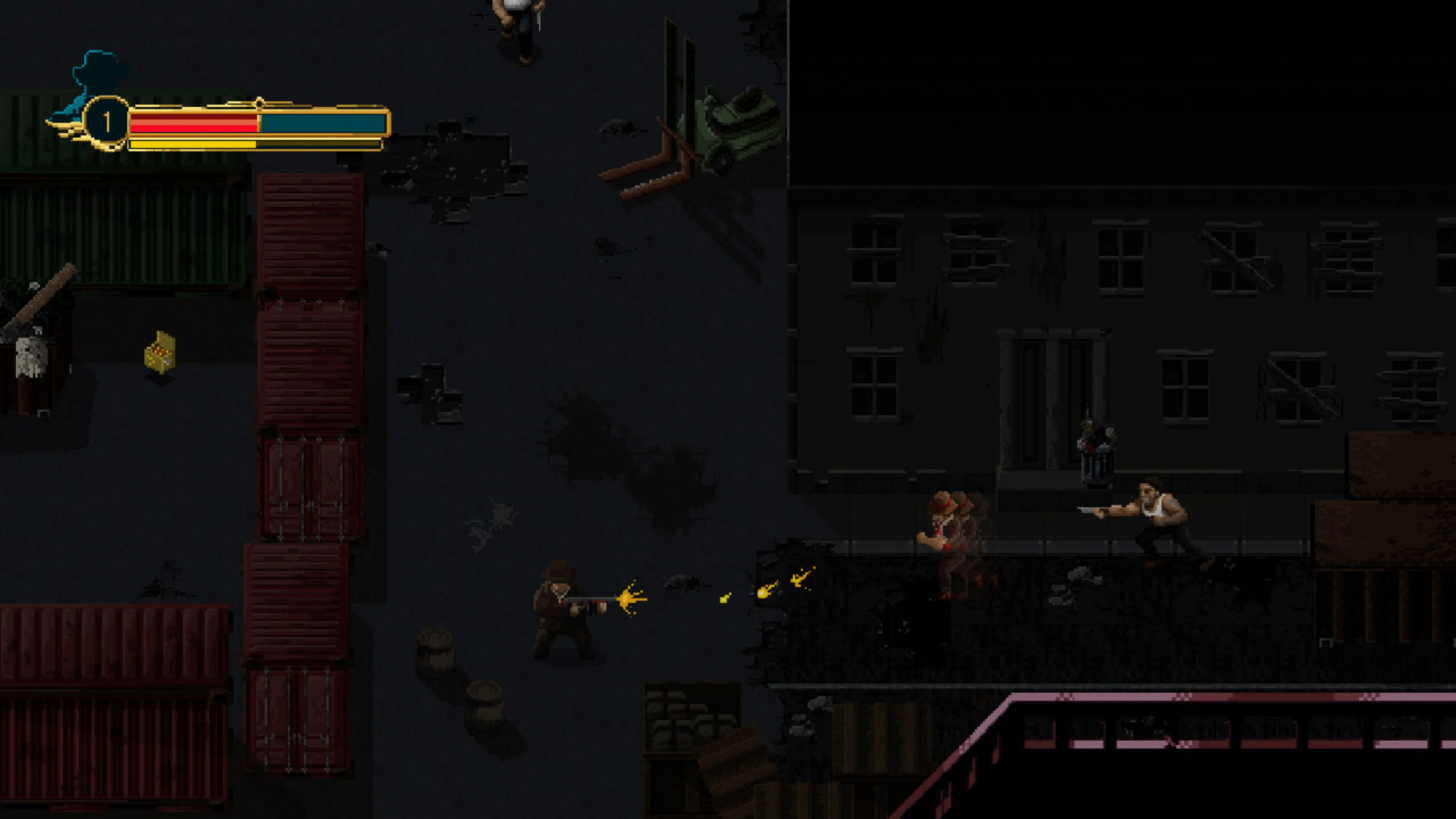This screenshot has height=819, width=1456.
Task: Click the level 1 badge medallion
Action: [x=107, y=119]
